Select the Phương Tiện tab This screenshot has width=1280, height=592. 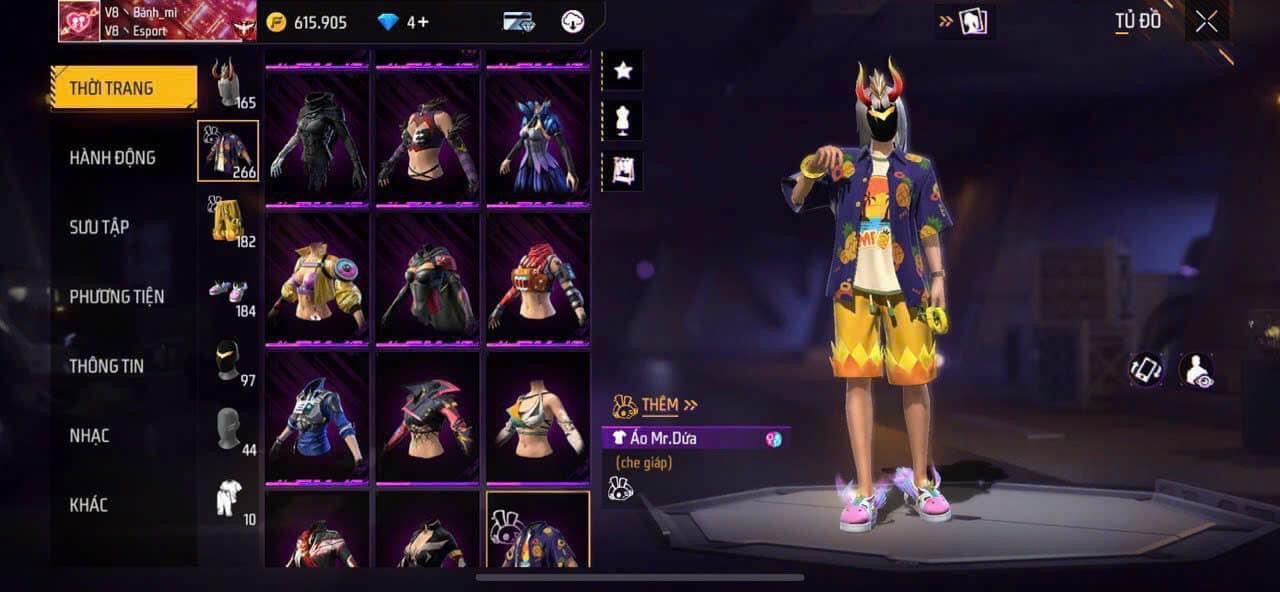point(116,297)
